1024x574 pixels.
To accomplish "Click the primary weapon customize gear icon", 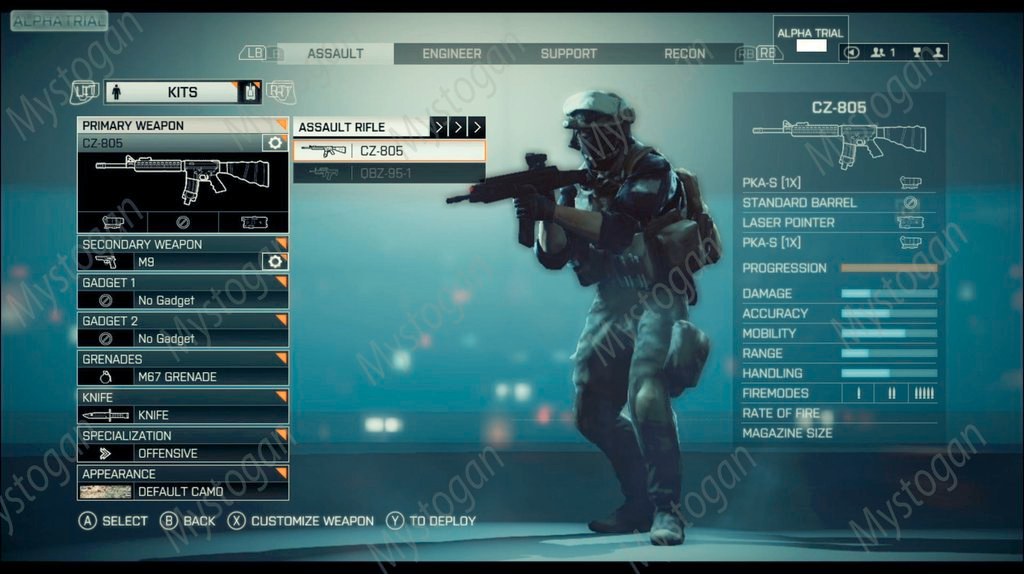I will pyautogui.click(x=275, y=144).
